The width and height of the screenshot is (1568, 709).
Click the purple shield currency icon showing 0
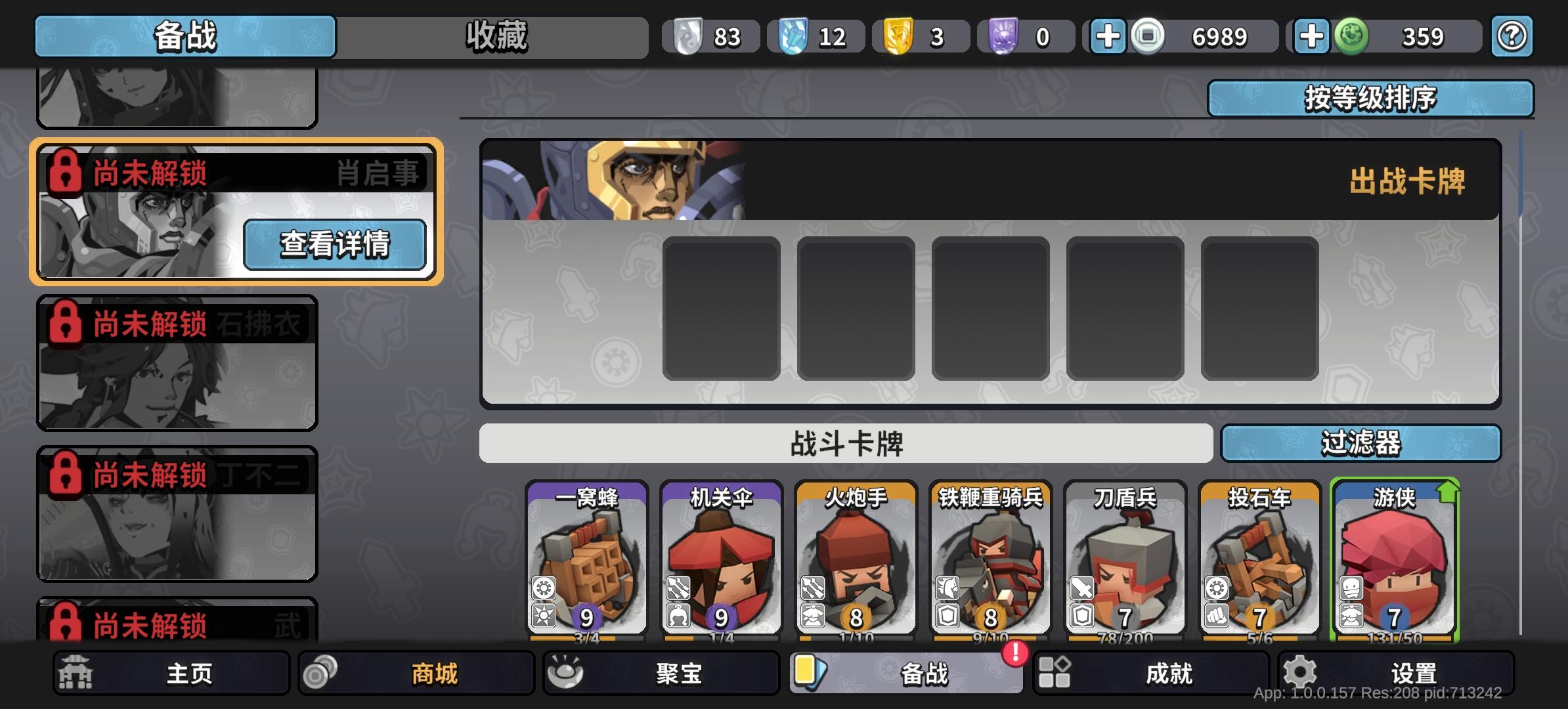coord(1004,36)
